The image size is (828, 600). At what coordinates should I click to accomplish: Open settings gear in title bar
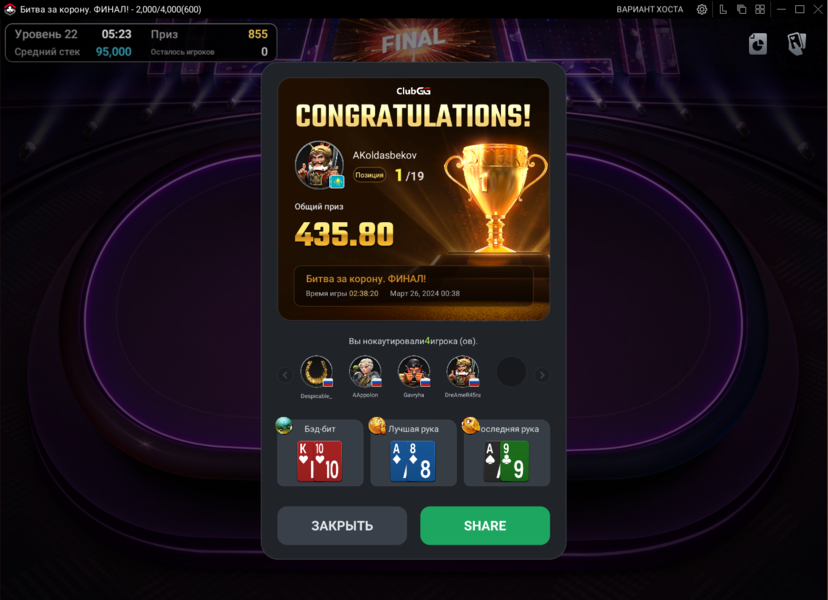point(702,9)
